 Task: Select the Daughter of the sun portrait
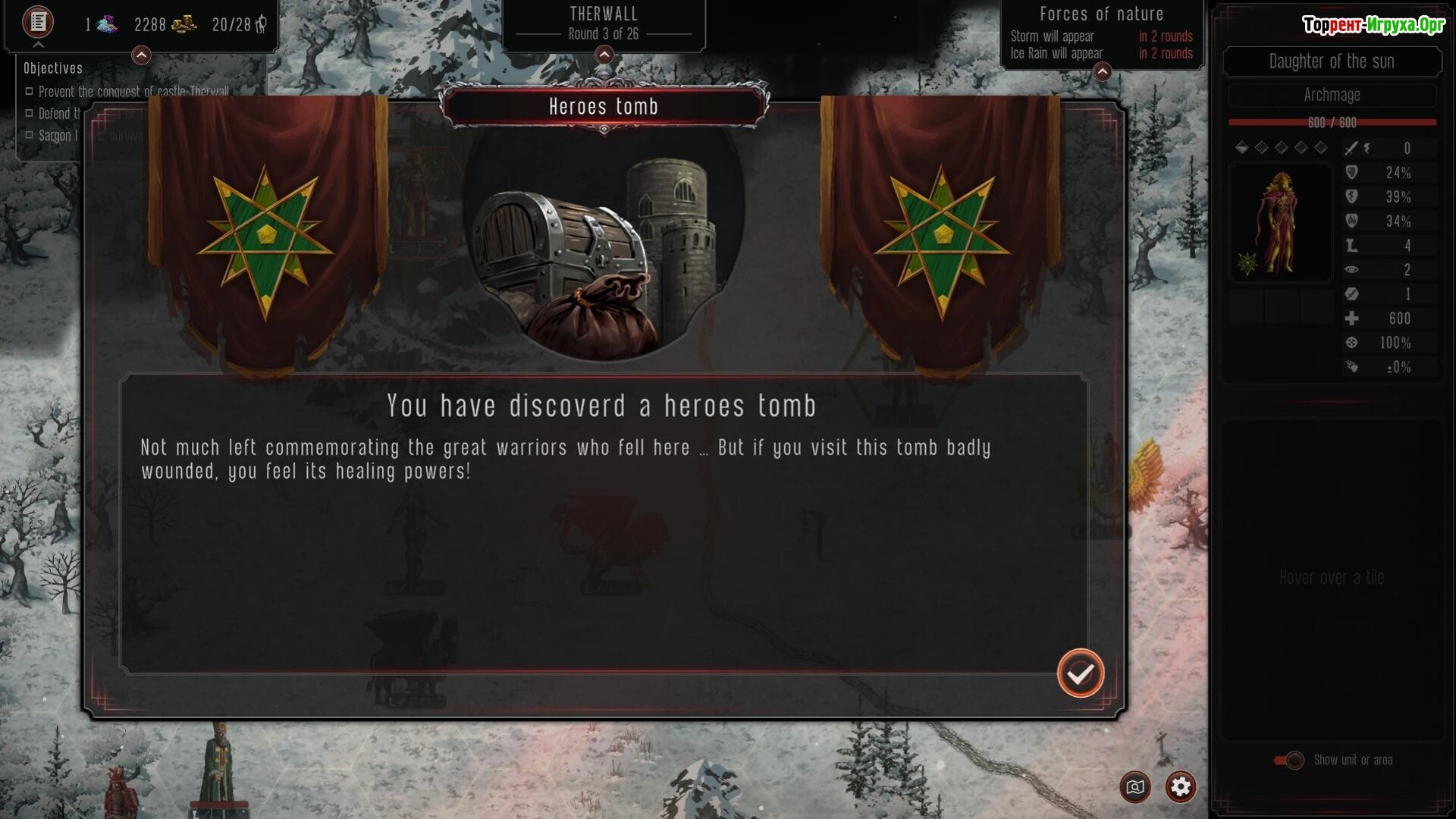click(1279, 223)
